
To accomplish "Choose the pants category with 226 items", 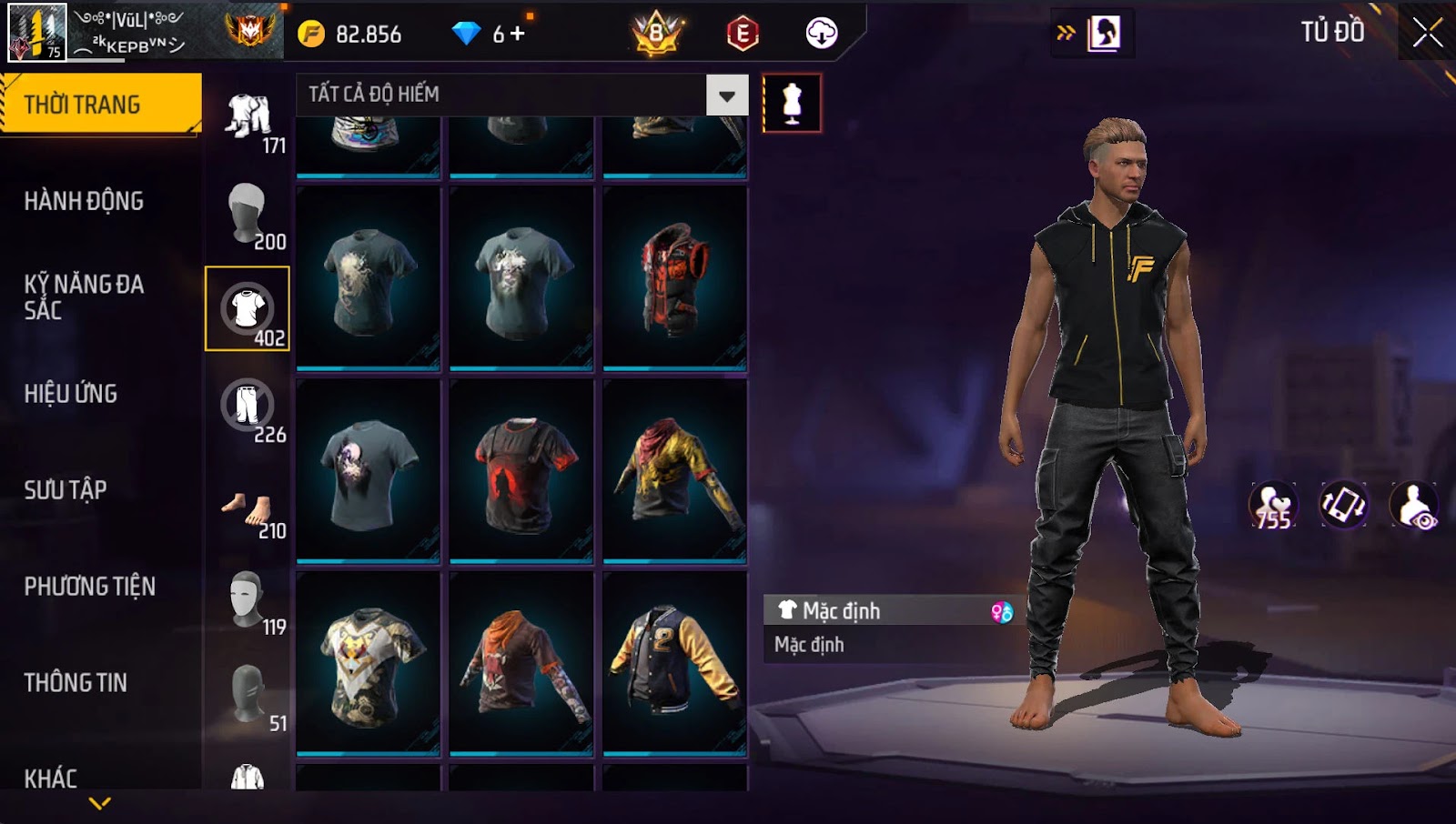I will 248,407.
